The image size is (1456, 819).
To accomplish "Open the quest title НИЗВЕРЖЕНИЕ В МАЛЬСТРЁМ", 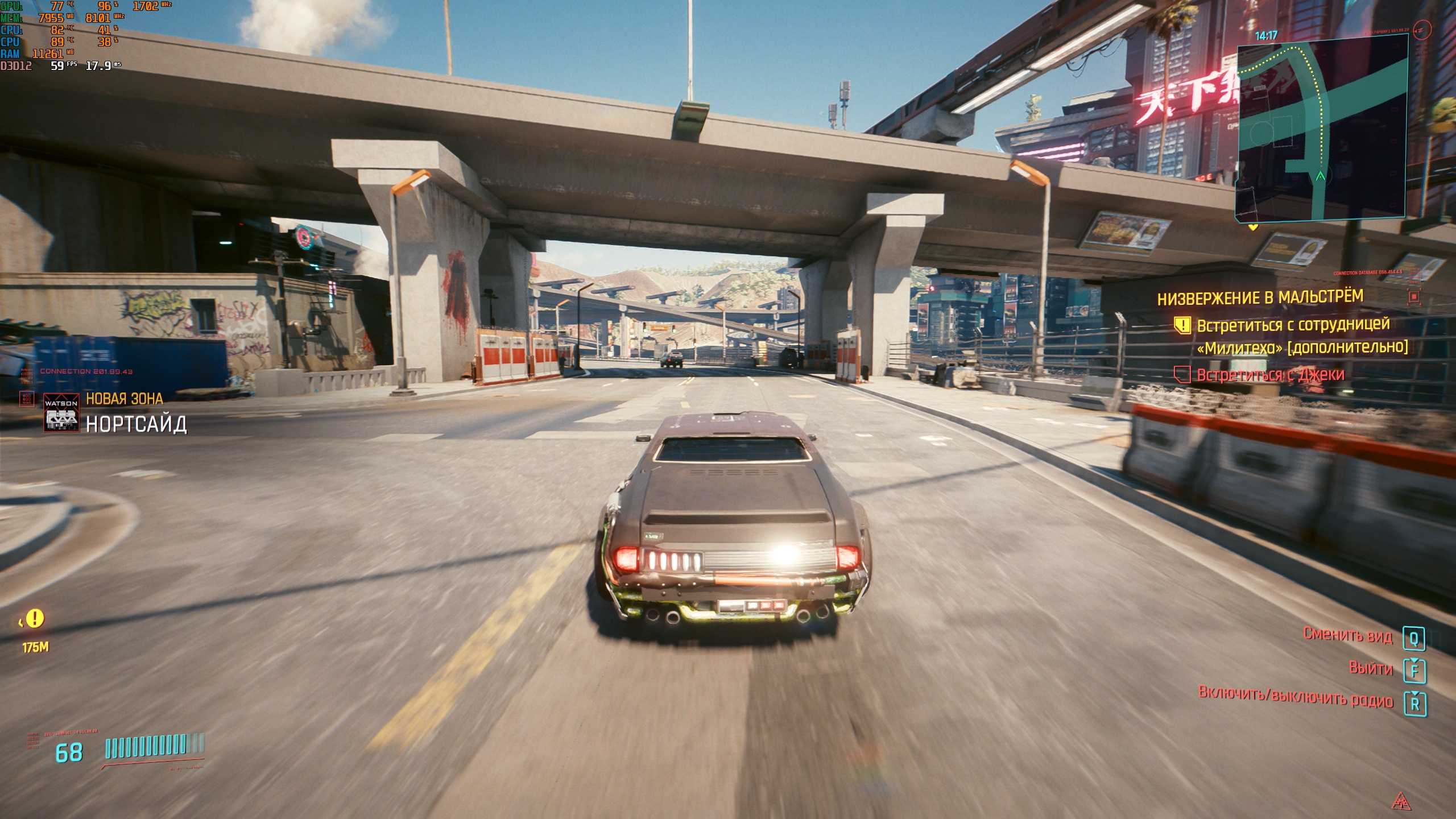I will (x=1260, y=297).
